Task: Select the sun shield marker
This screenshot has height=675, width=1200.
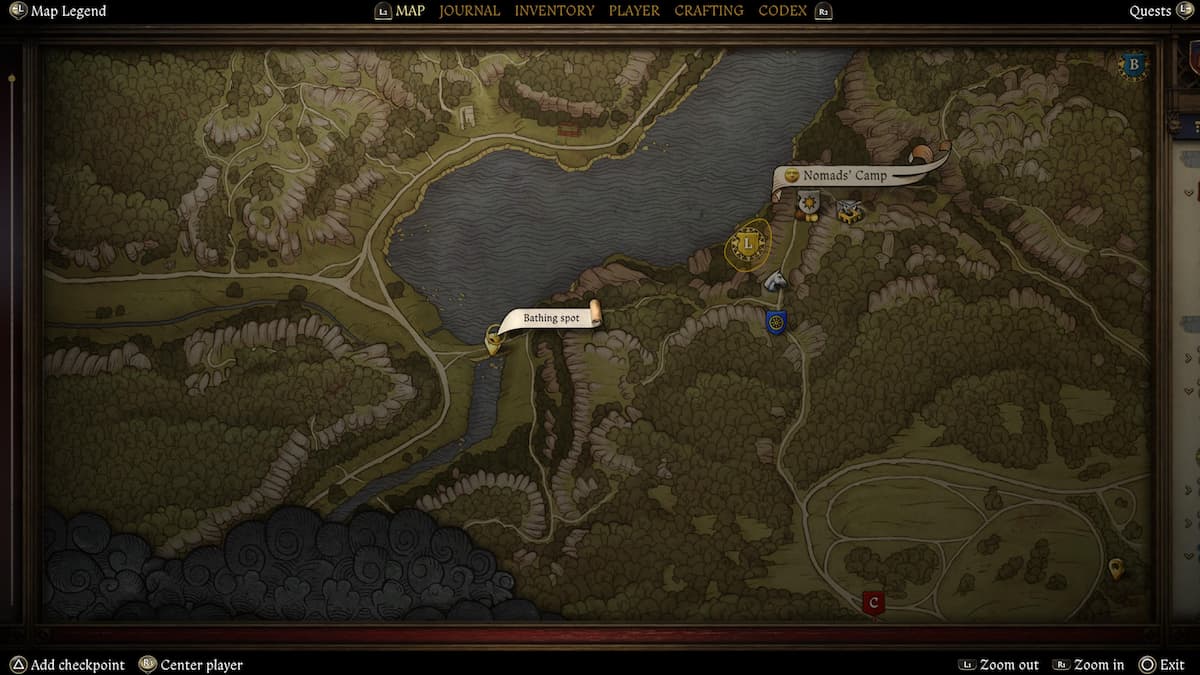Action: click(808, 205)
